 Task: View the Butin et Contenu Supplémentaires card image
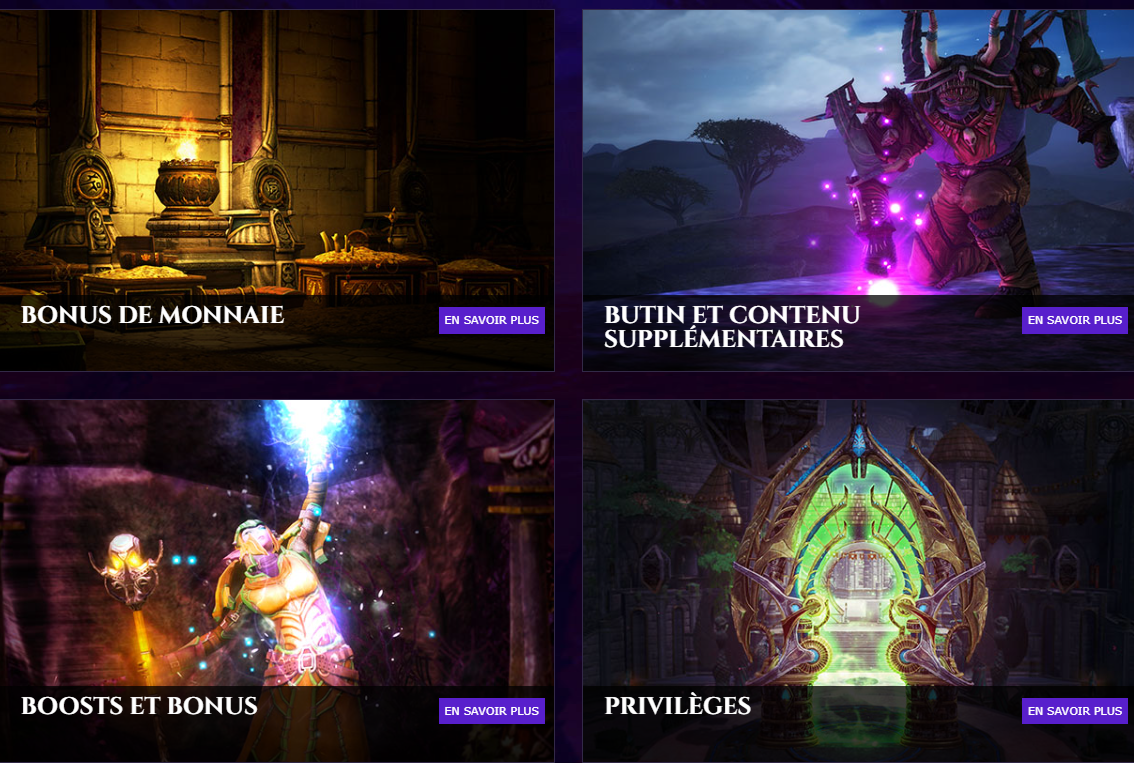tap(858, 160)
